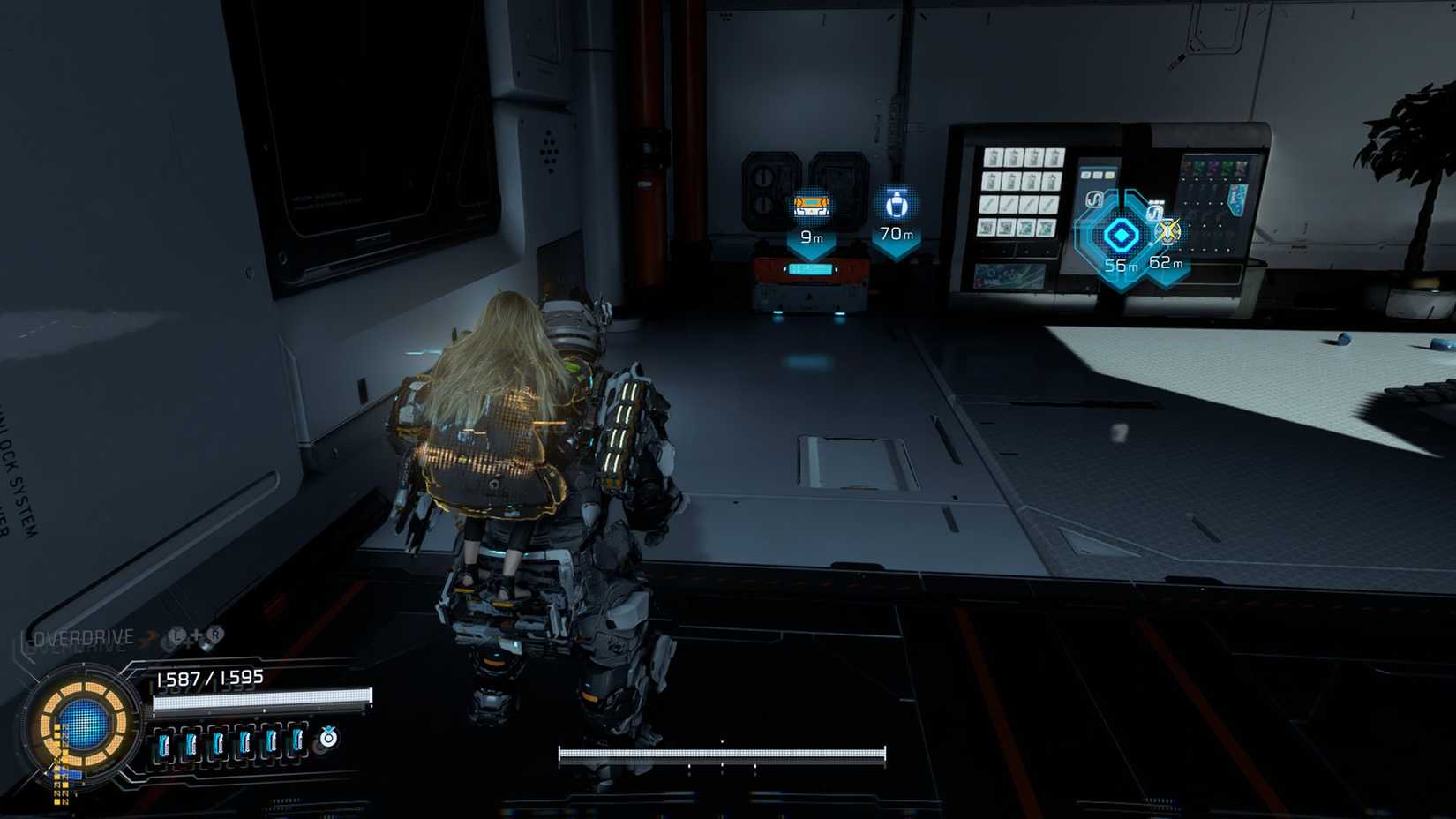Viewport: 1456px width, 819px height.
Task: Expand the pointer under the 56m objective
Action: 1117,279
